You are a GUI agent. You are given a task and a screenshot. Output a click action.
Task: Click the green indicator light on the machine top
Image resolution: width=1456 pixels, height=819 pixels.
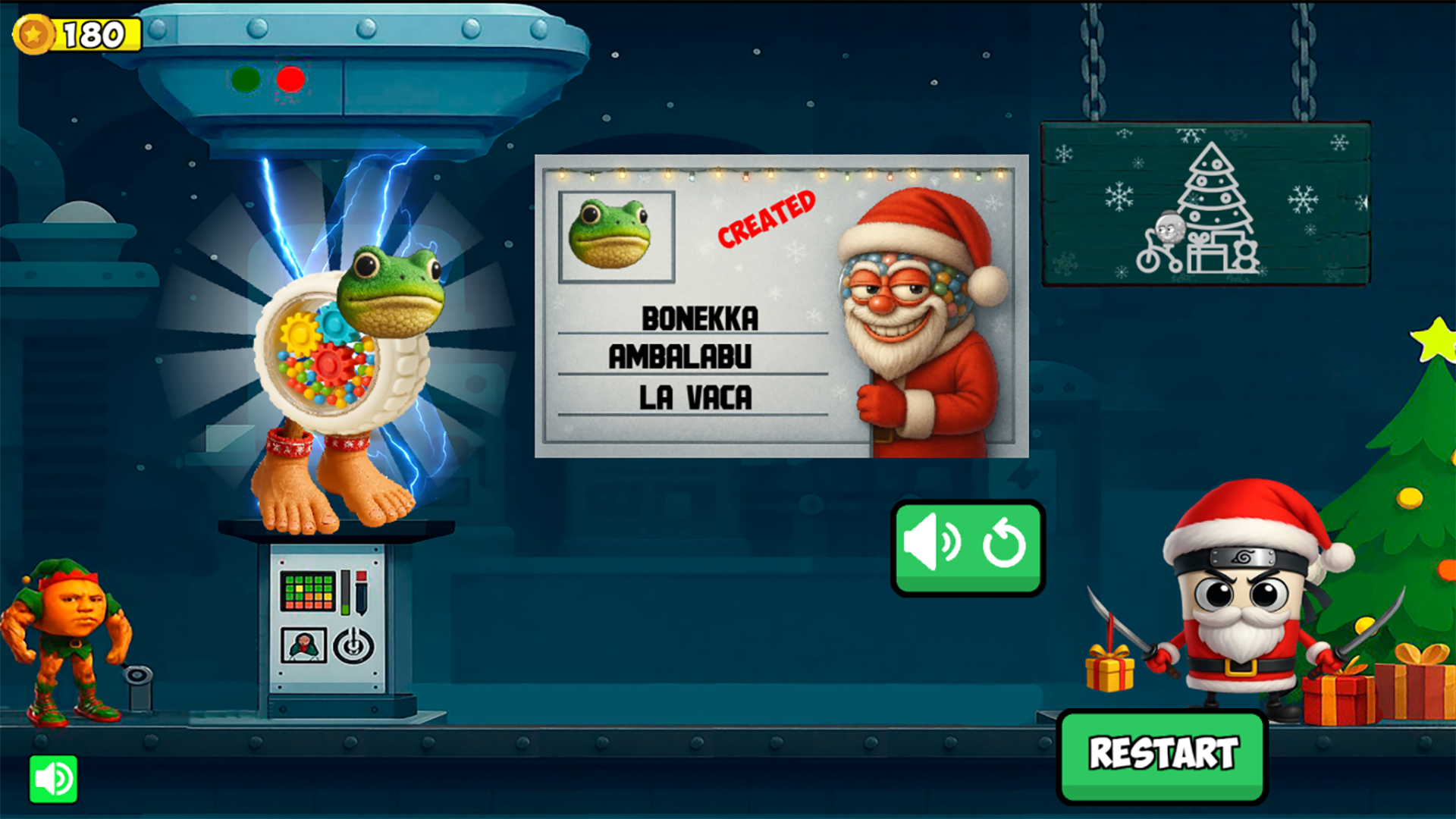(246, 78)
